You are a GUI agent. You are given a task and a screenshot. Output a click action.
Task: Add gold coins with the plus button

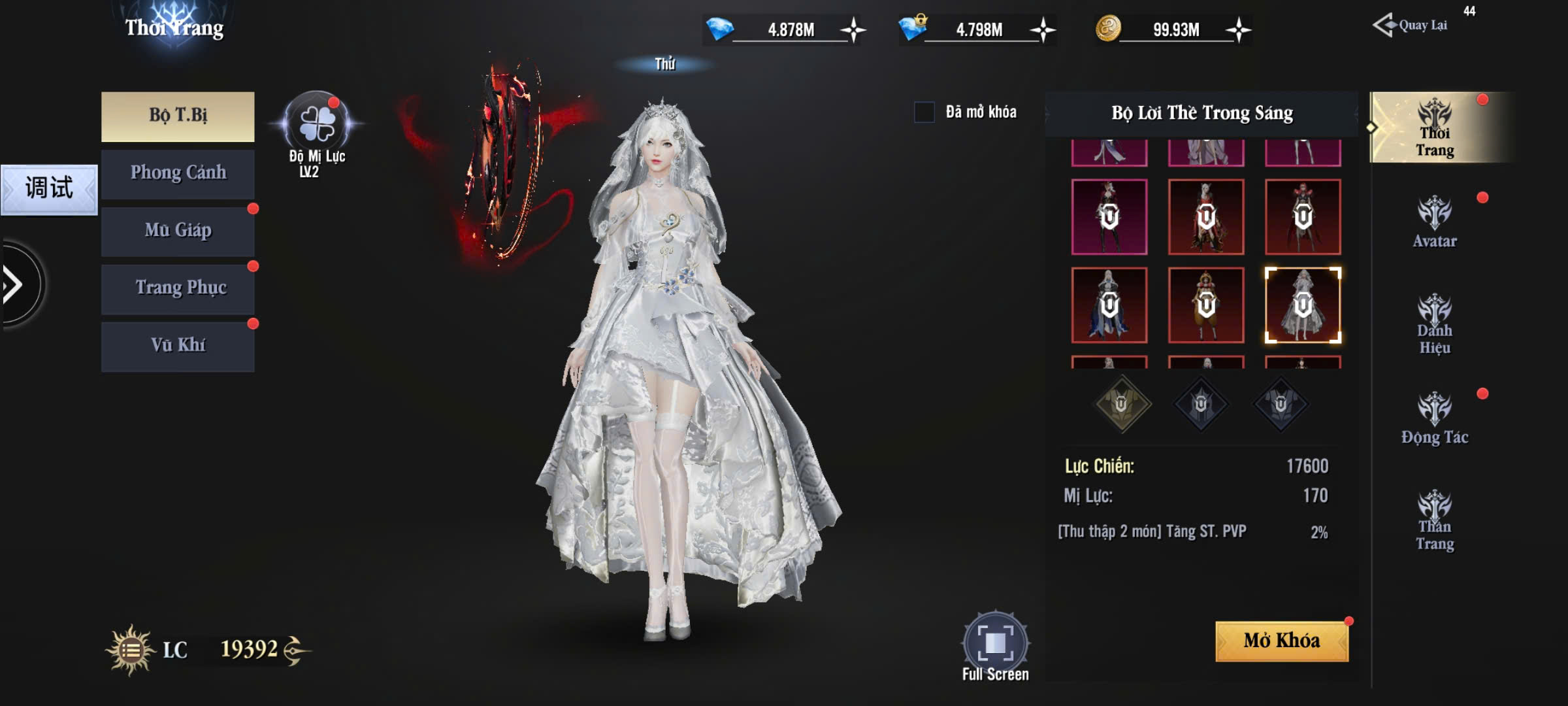(x=1238, y=30)
